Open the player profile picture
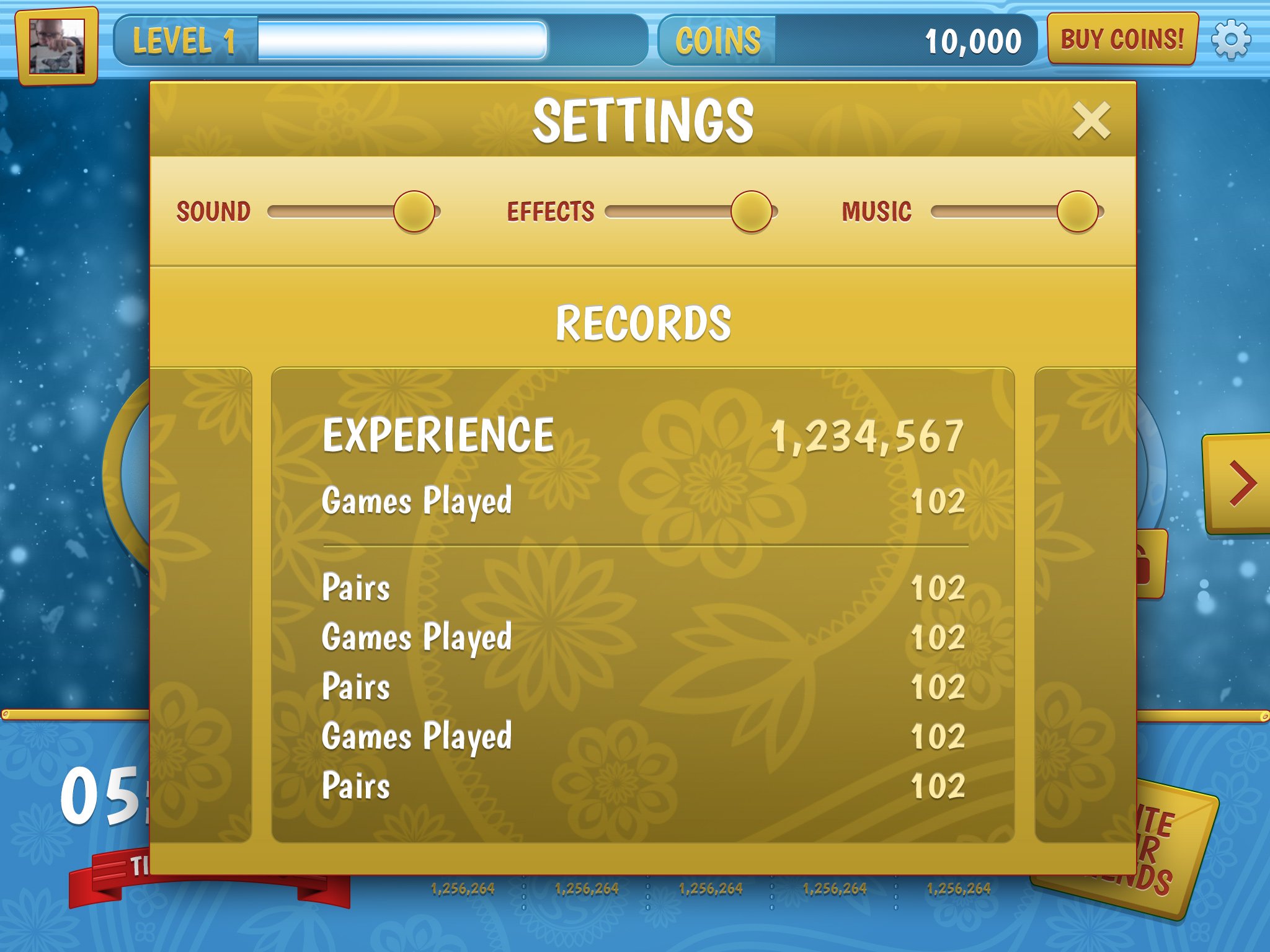1270x952 pixels. tap(57, 46)
